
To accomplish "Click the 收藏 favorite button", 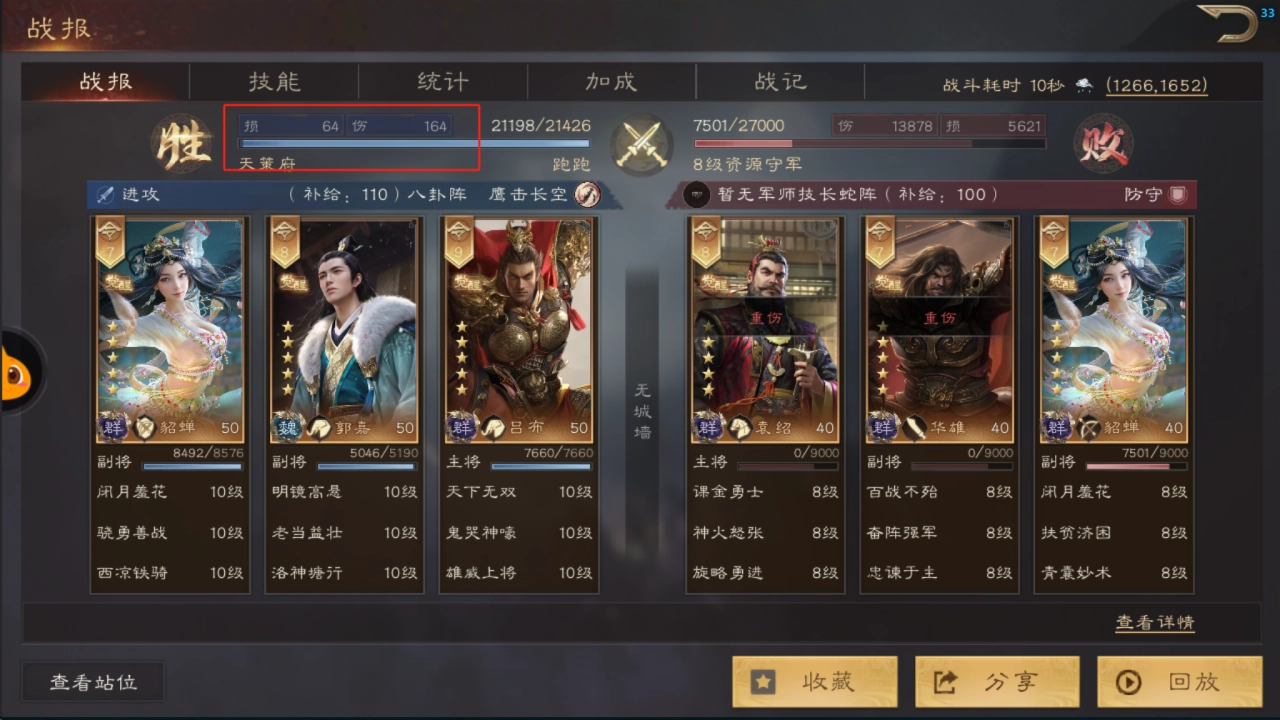I will coord(815,681).
